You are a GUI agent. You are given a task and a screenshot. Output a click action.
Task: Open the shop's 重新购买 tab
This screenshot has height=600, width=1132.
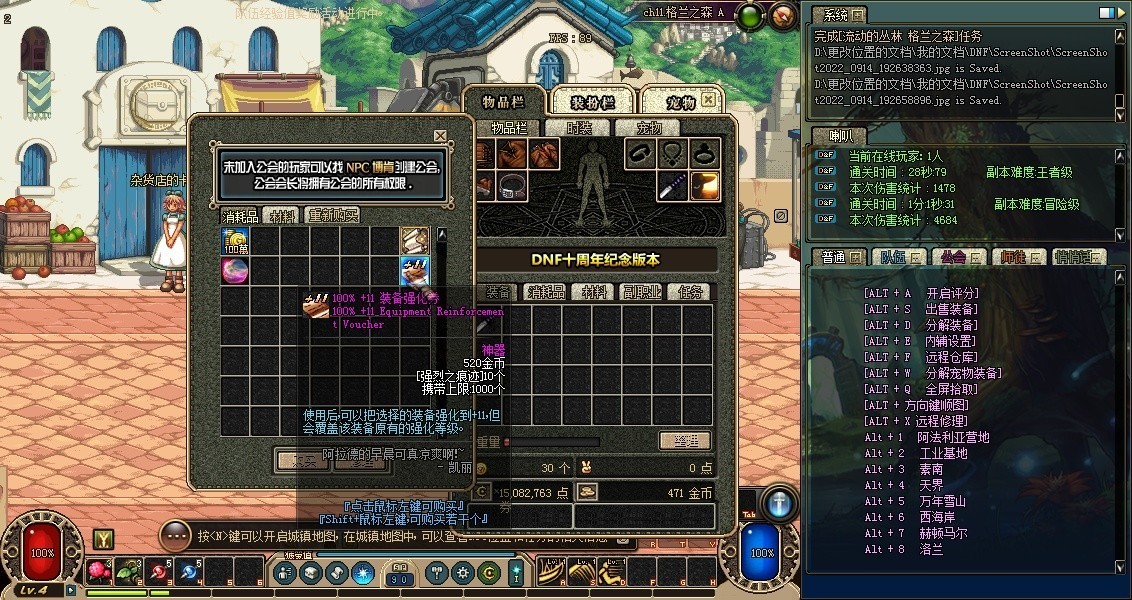[x=332, y=216]
